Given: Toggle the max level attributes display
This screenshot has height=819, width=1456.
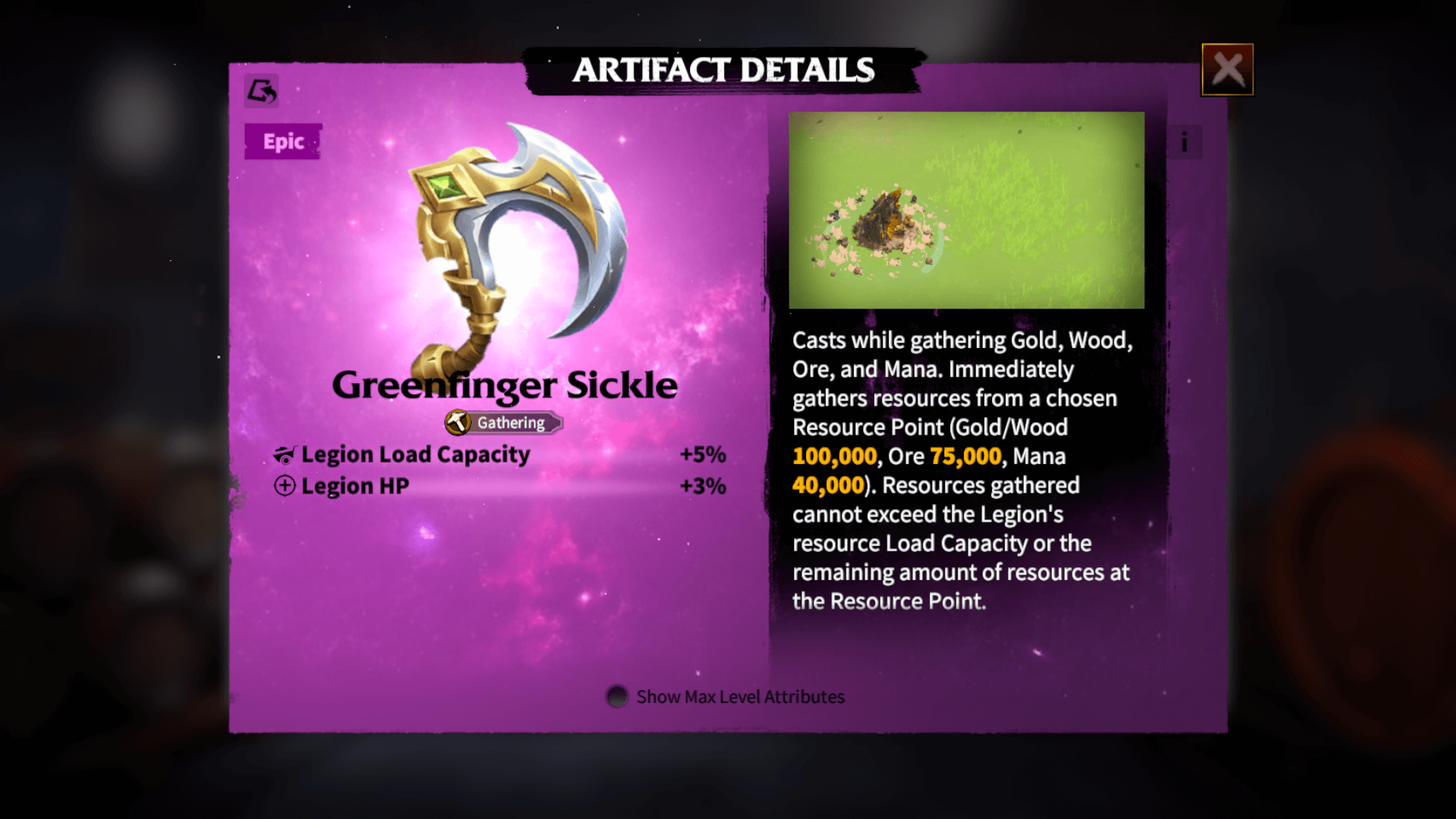Looking at the screenshot, I should tap(616, 697).
